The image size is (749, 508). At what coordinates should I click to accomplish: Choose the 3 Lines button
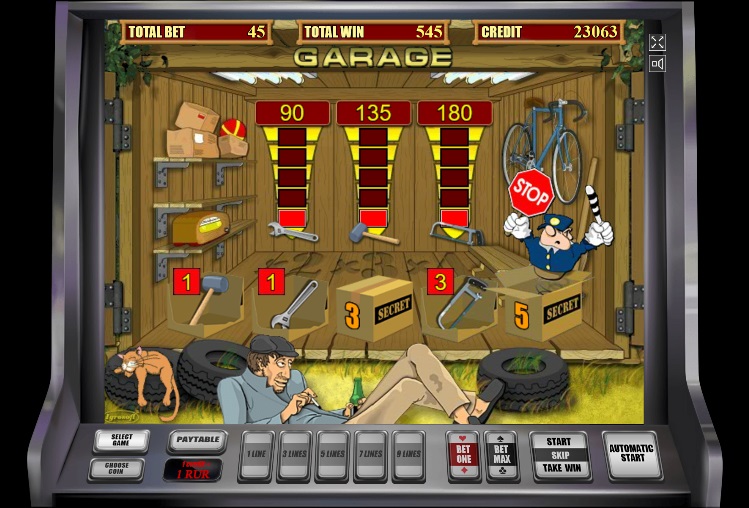[295, 455]
